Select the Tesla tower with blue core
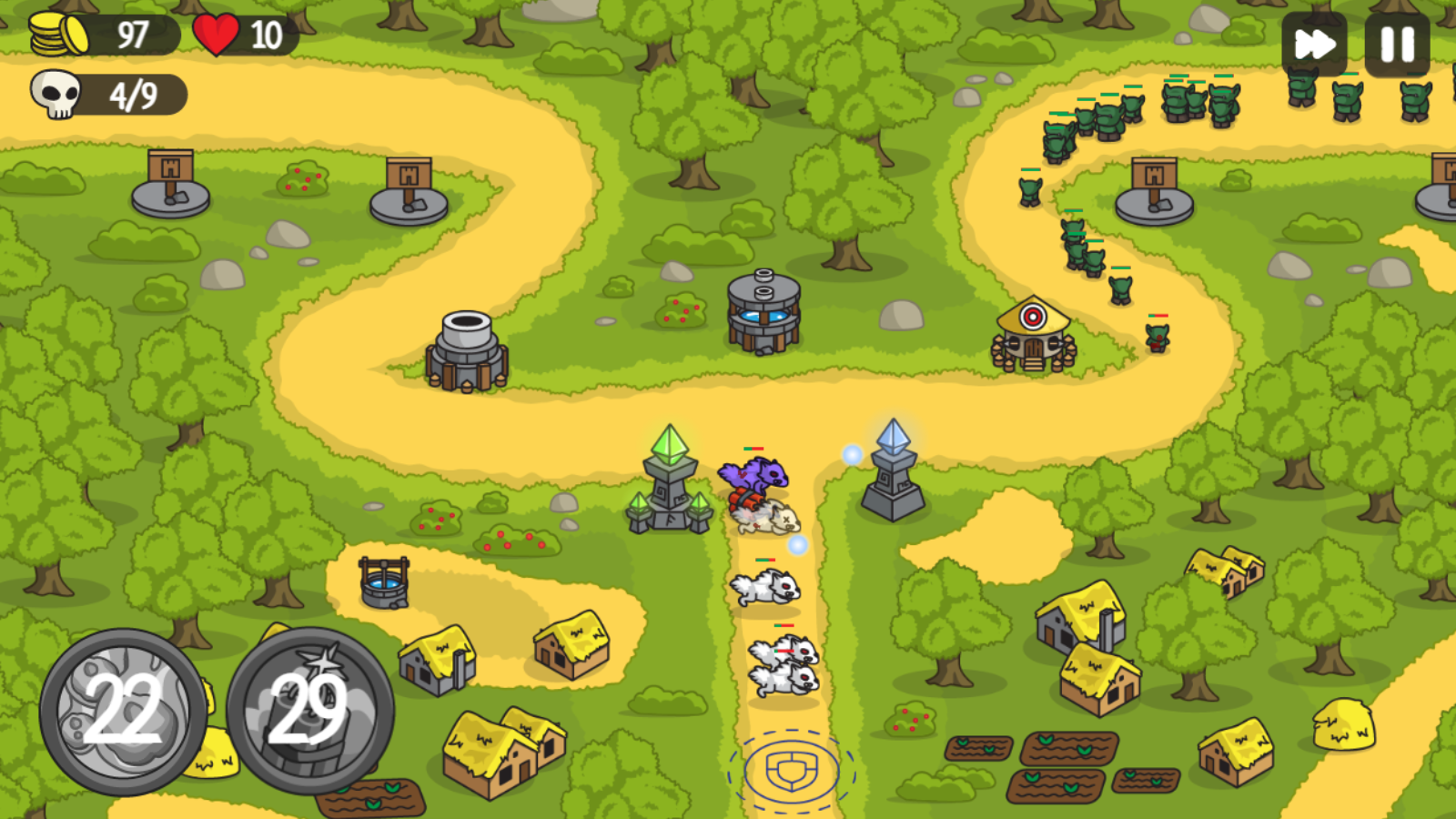1456x819 pixels. tap(763, 314)
